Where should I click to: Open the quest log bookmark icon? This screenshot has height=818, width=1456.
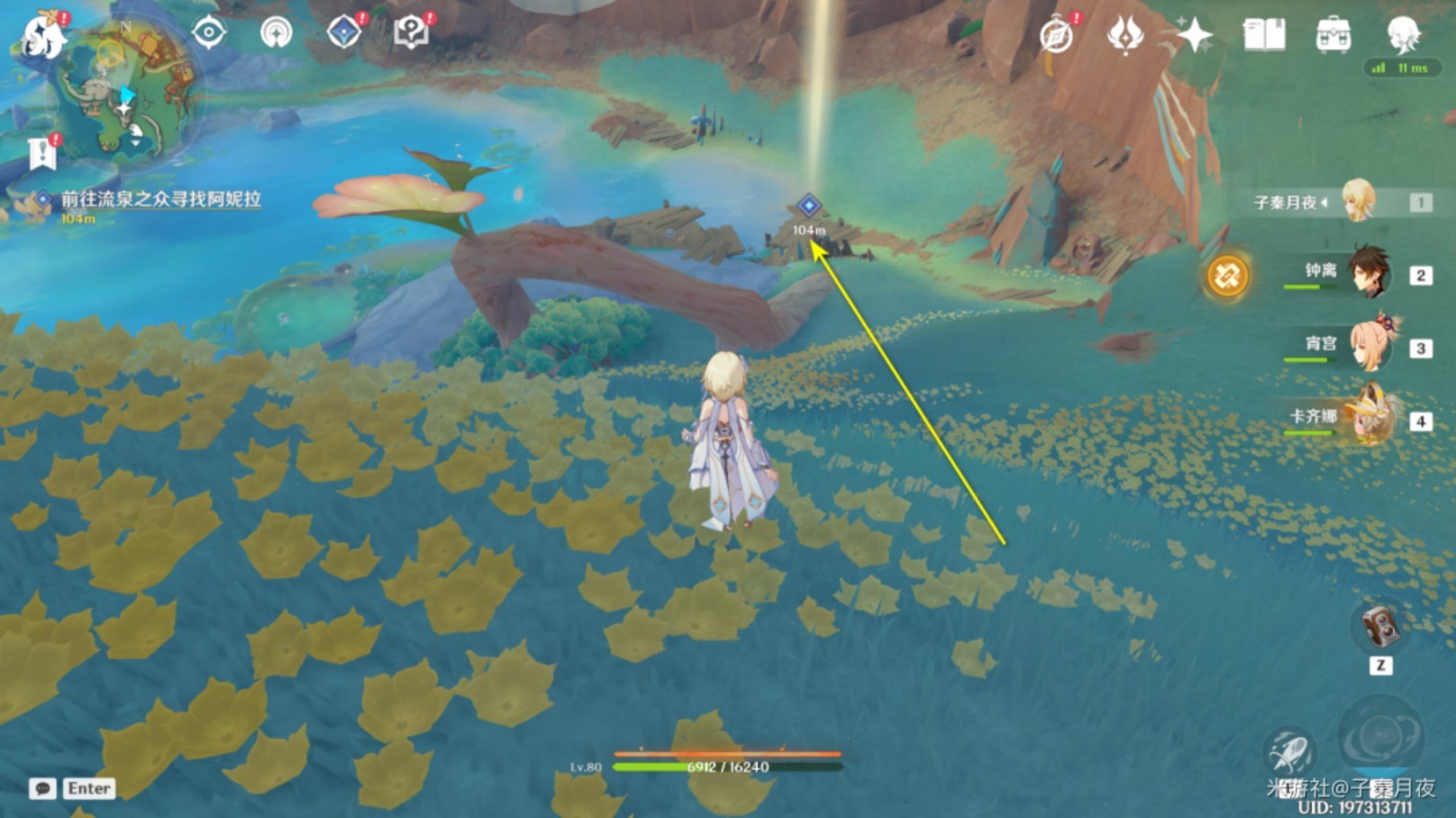coord(42,153)
